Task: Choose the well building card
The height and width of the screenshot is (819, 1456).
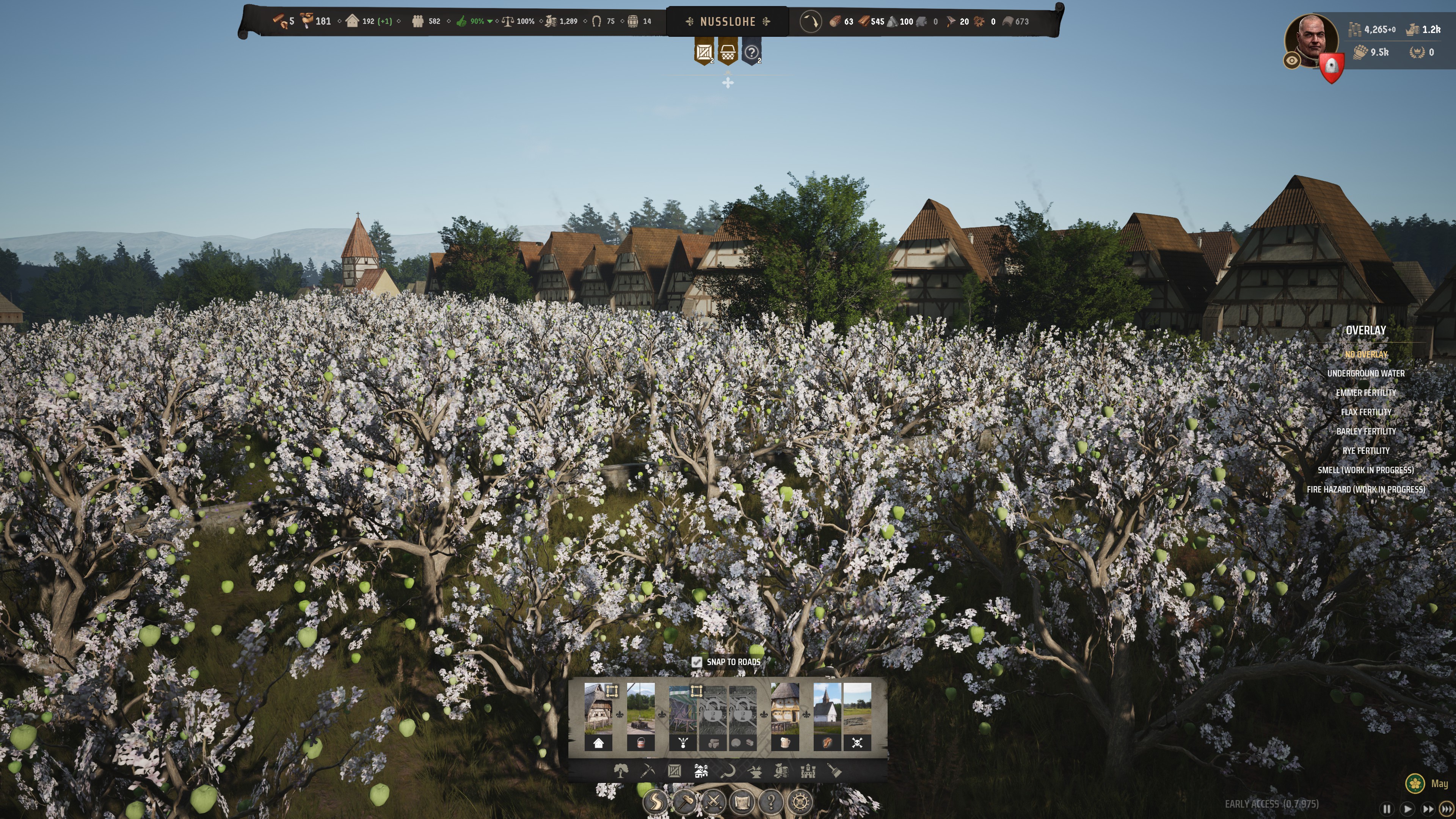Action: [x=640, y=715]
